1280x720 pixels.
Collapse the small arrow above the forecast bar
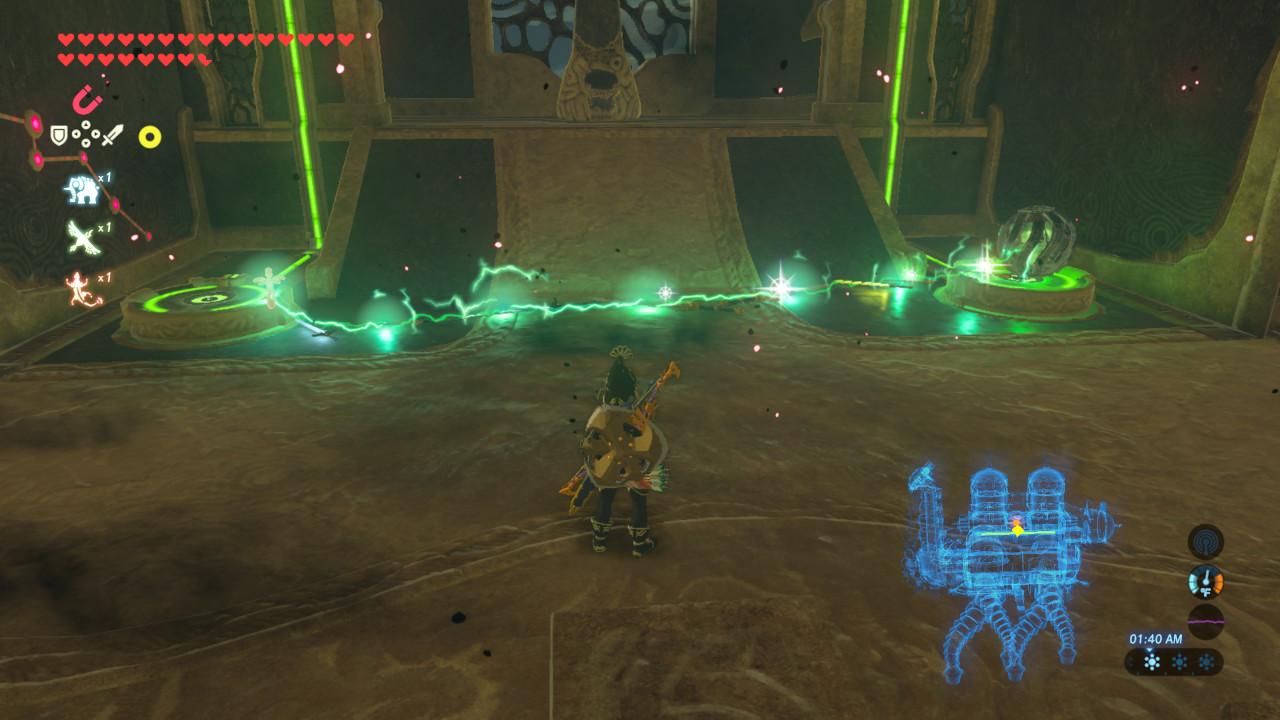pyautogui.click(x=1150, y=650)
